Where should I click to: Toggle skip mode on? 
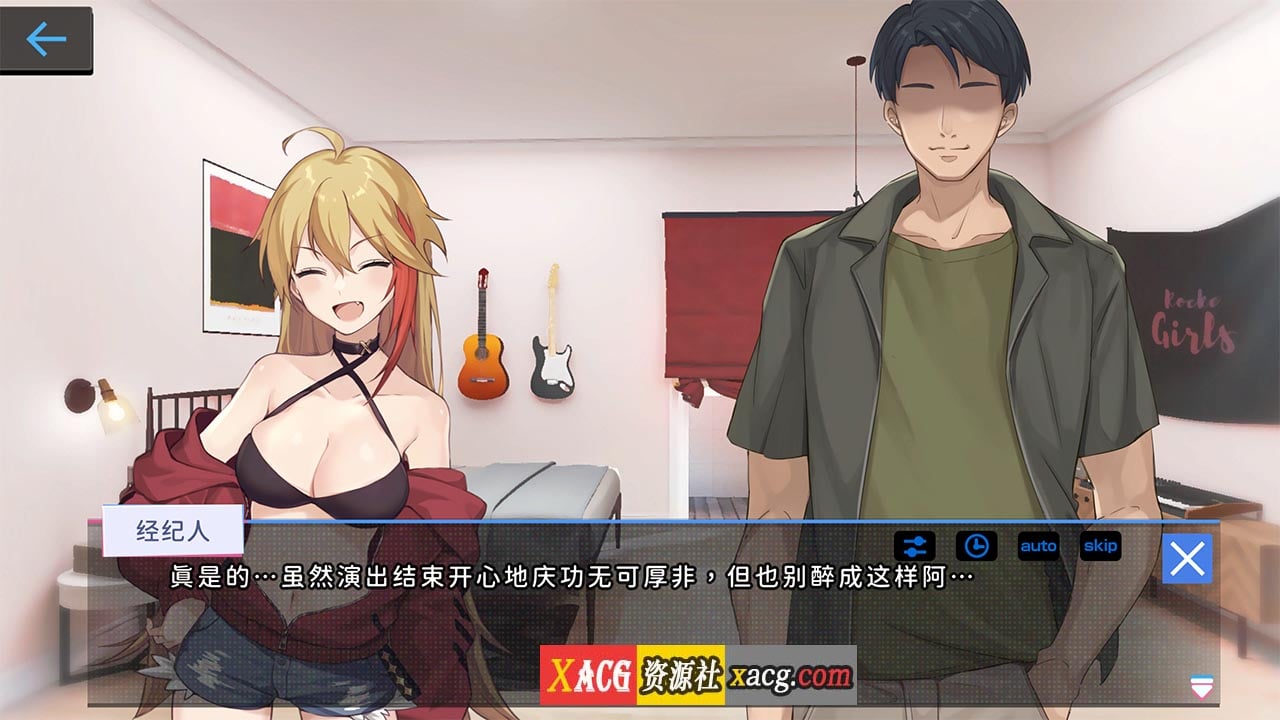pyautogui.click(x=1101, y=546)
